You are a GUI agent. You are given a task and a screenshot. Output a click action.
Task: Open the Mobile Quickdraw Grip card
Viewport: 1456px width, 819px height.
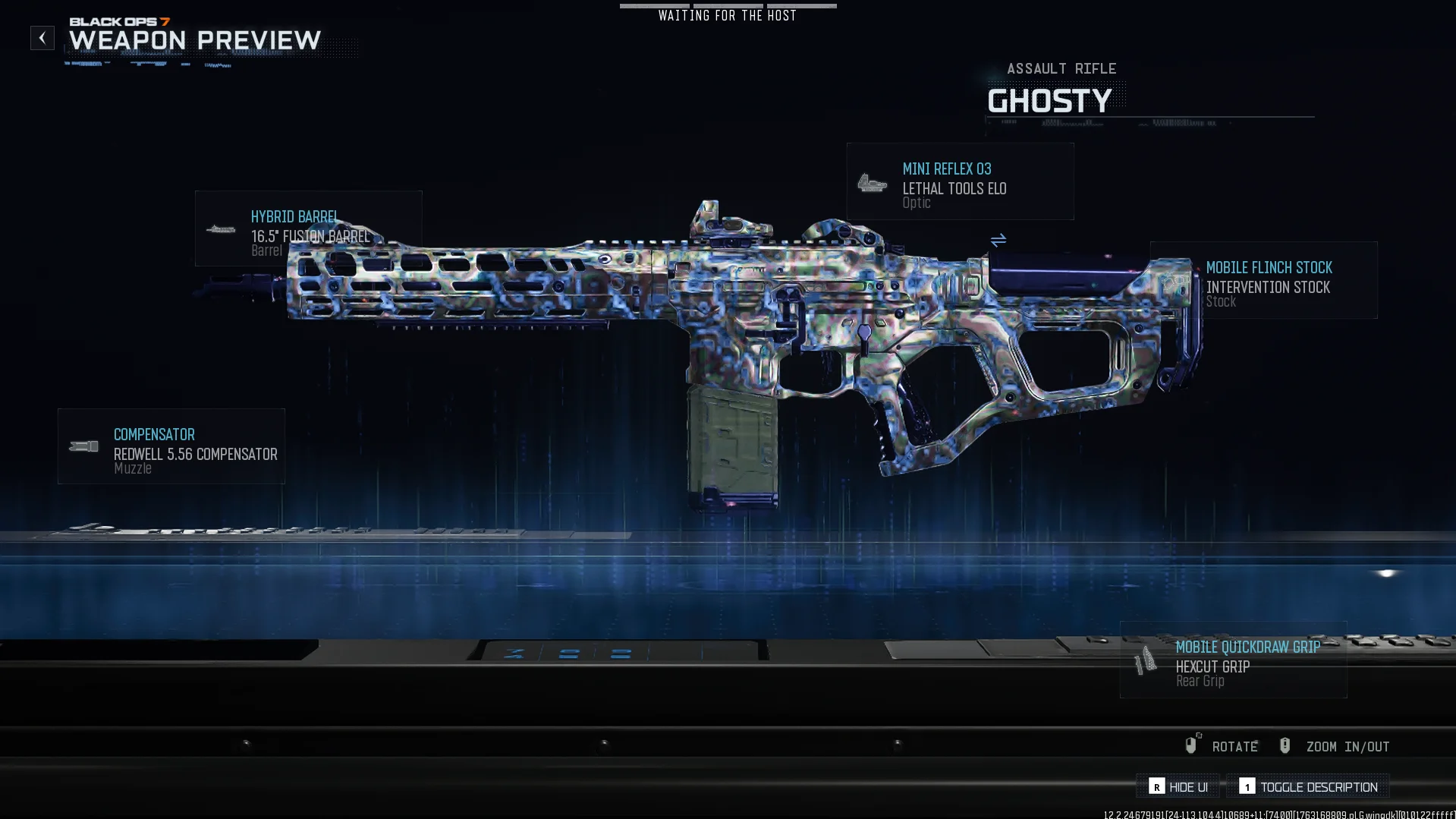[x=1233, y=660]
